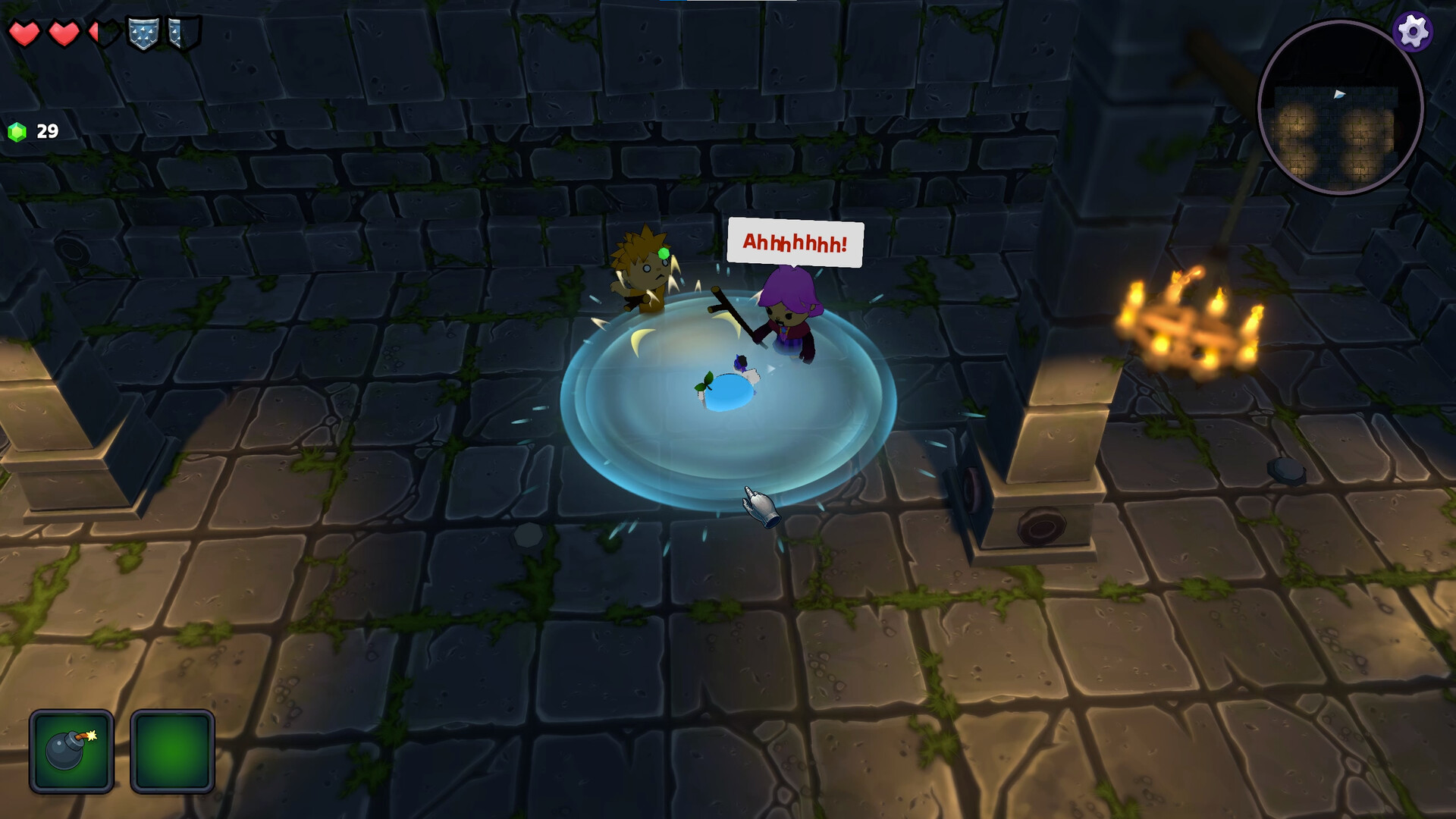Open the settings gear menu
The height and width of the screenshot is (819, 1456).
click(1412, 32)
